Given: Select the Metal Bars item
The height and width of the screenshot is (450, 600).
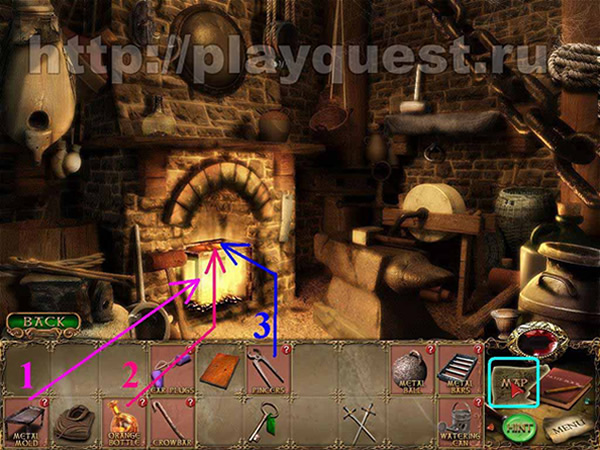Looking at the screenshot, I should tap(458, 369).
